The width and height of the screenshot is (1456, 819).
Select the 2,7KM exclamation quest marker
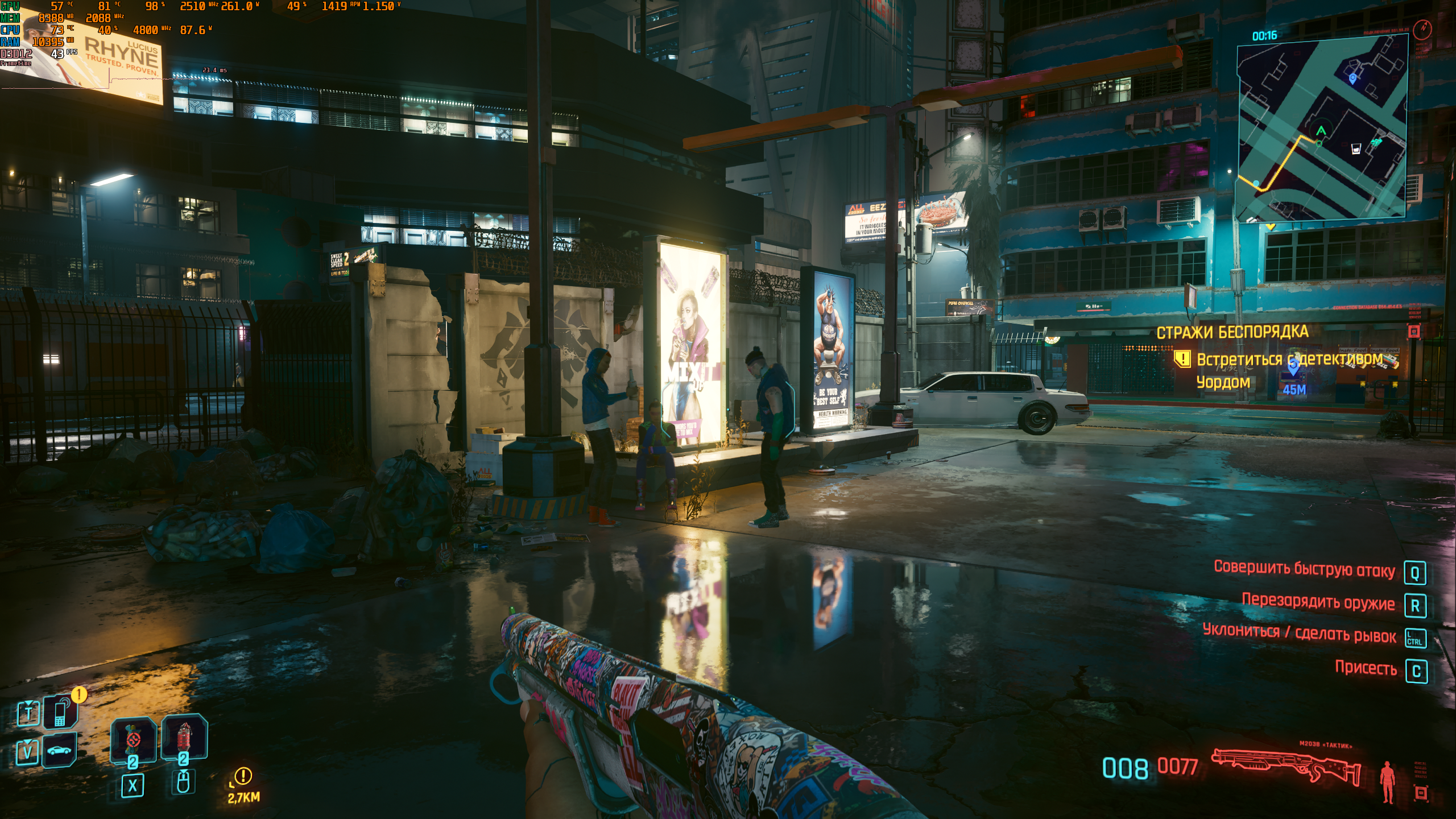click(243, 776)
